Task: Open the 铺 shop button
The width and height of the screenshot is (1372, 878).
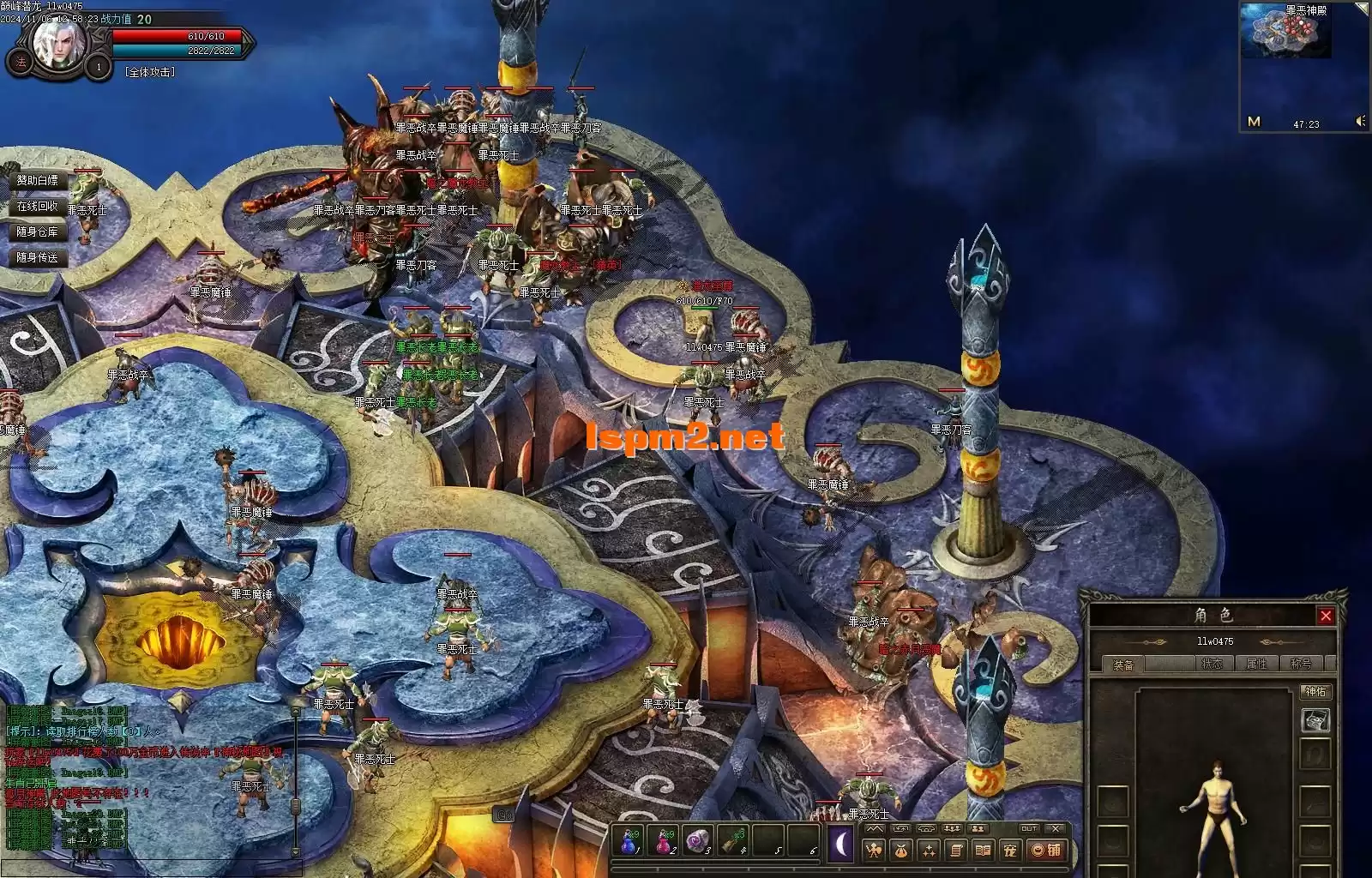Action: (1047, 850)
